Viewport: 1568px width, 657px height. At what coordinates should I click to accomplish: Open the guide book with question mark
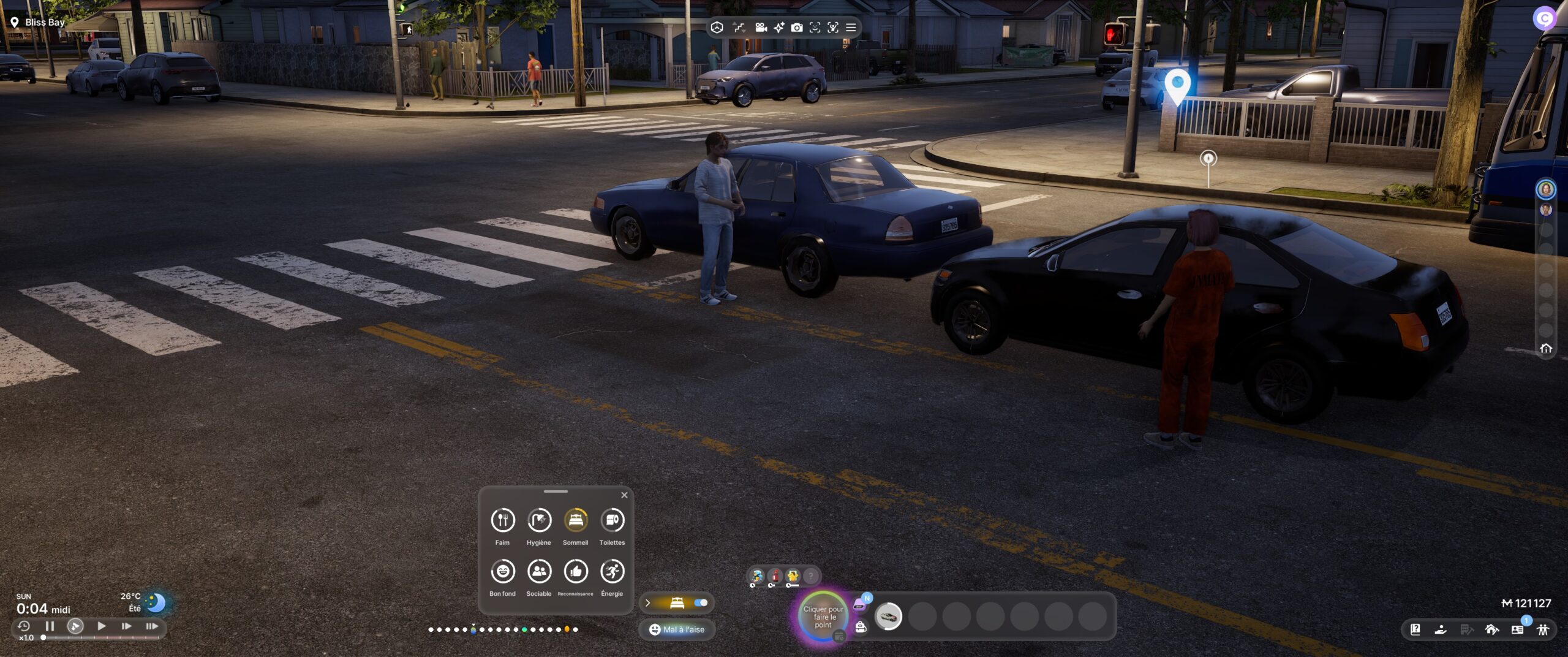(1415, 629)
